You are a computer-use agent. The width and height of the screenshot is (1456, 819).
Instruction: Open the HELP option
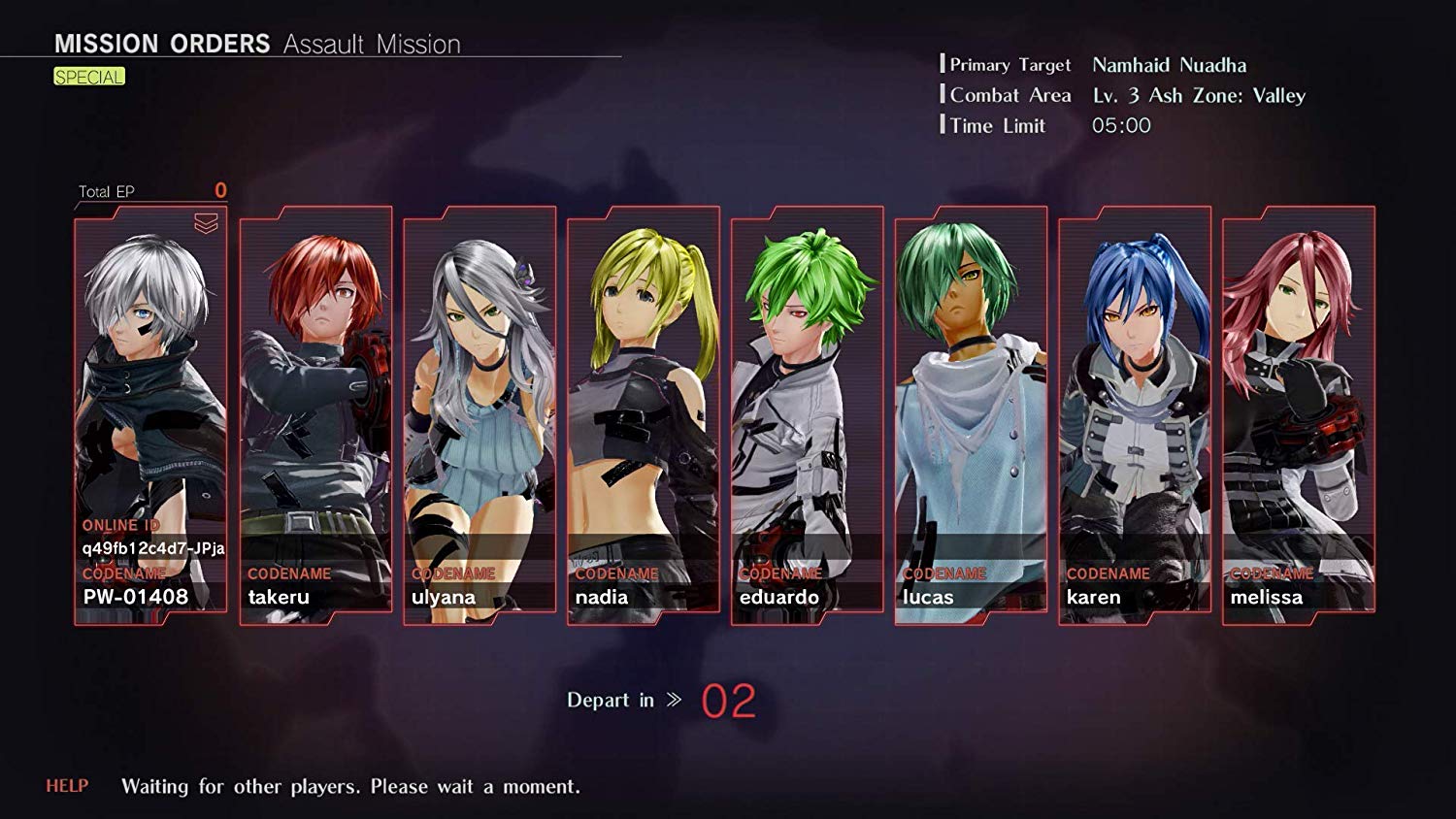click(x=65, y=787)
